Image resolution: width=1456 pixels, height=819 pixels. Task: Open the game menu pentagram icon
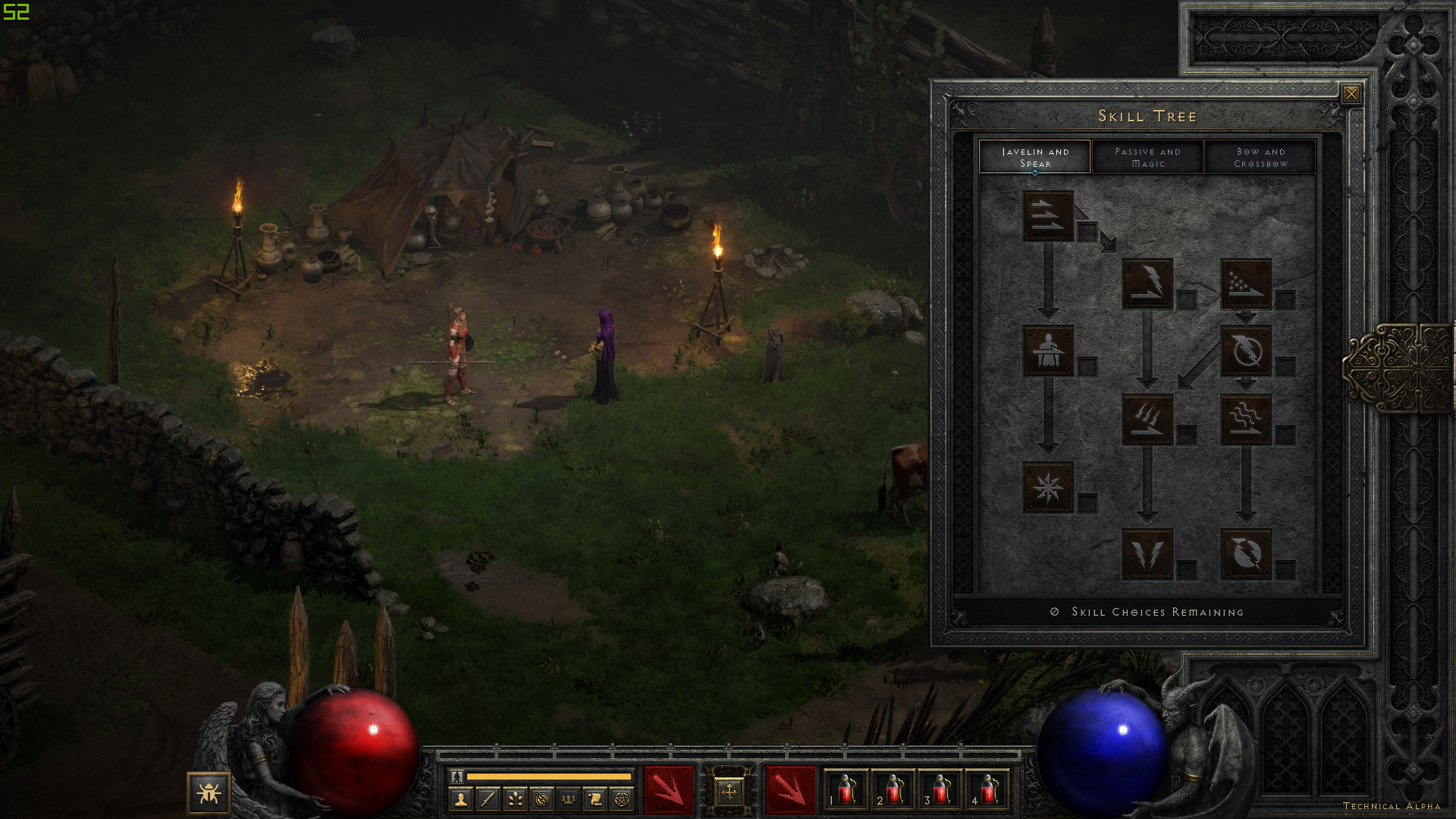pos(622,799)
